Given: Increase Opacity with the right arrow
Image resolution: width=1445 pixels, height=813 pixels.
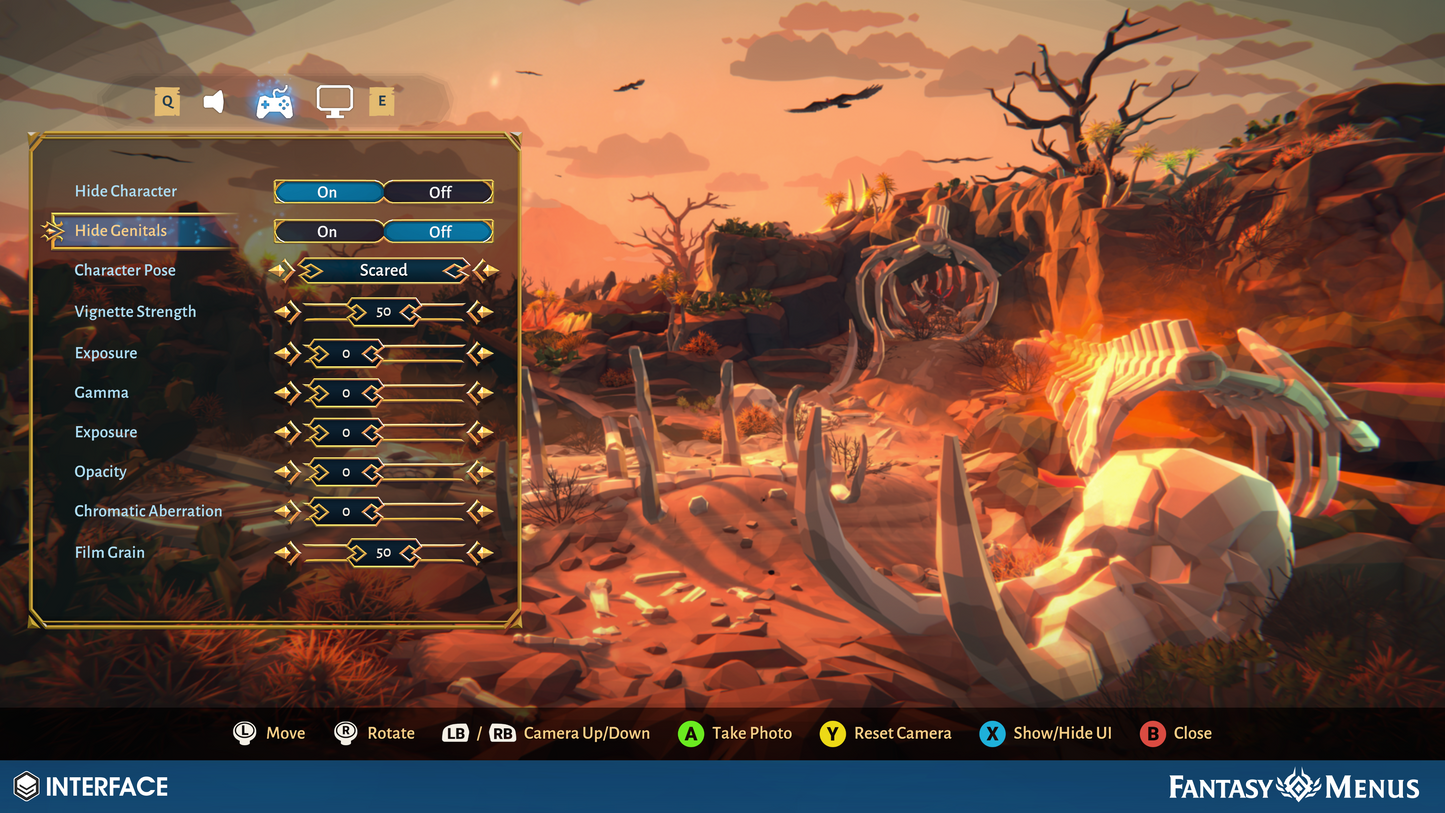Looking at the screenshot, I should tap(481, 472).
